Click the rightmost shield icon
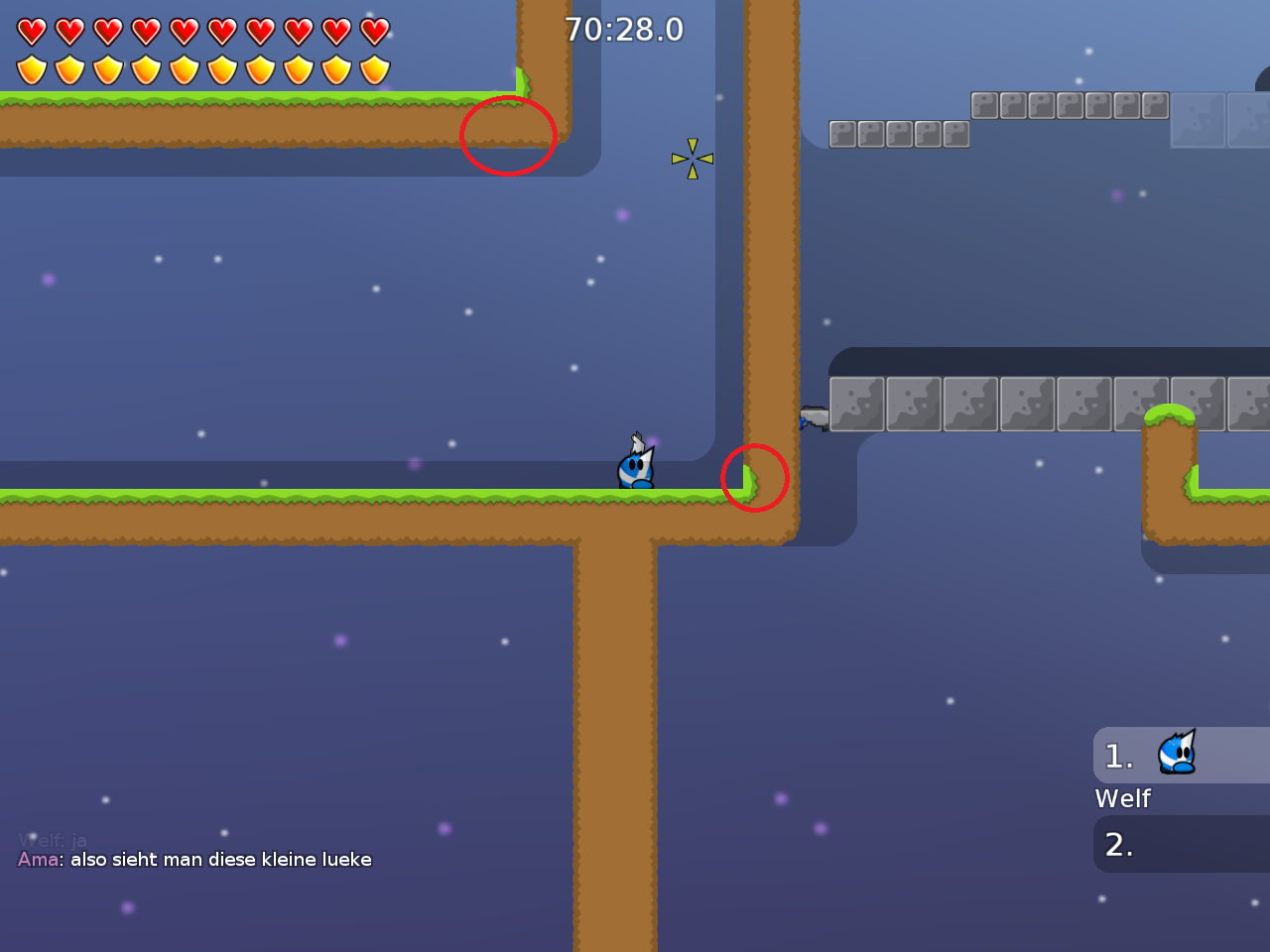The width and height of the screenshot is (1270, 952). click(375, 69)
